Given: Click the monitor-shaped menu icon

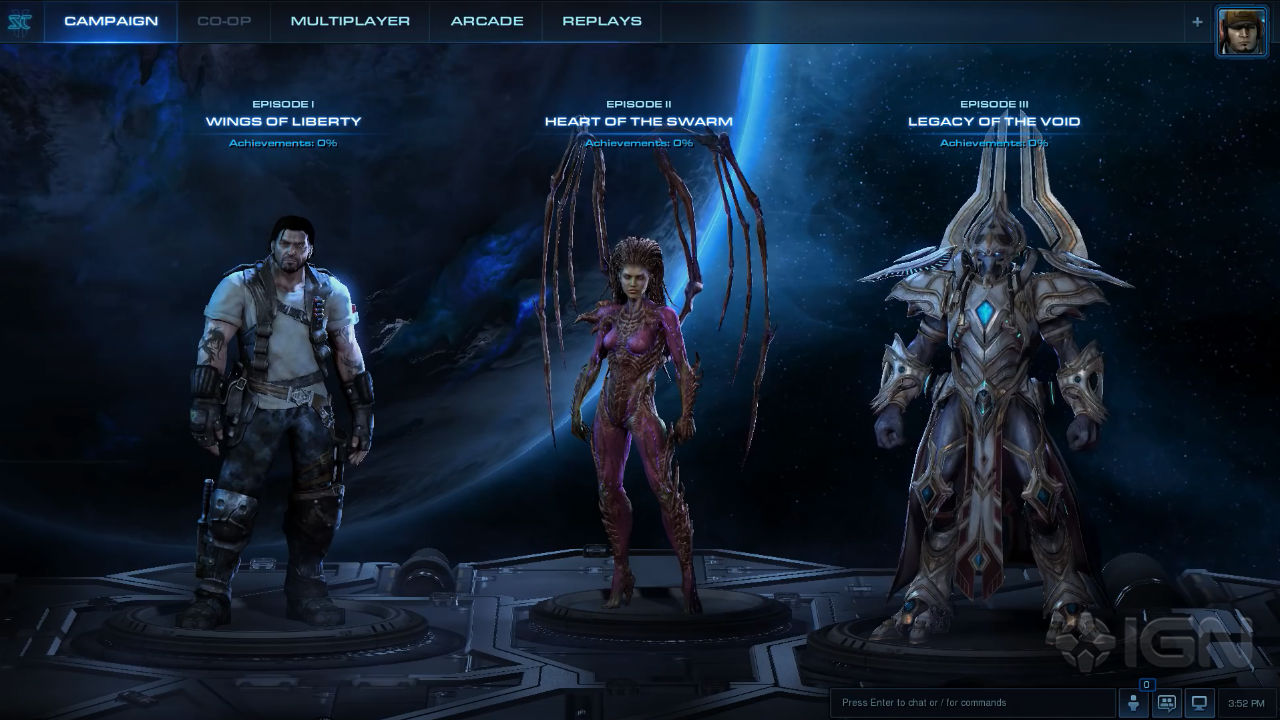Looking at the screenshot, I should 1199,703.
